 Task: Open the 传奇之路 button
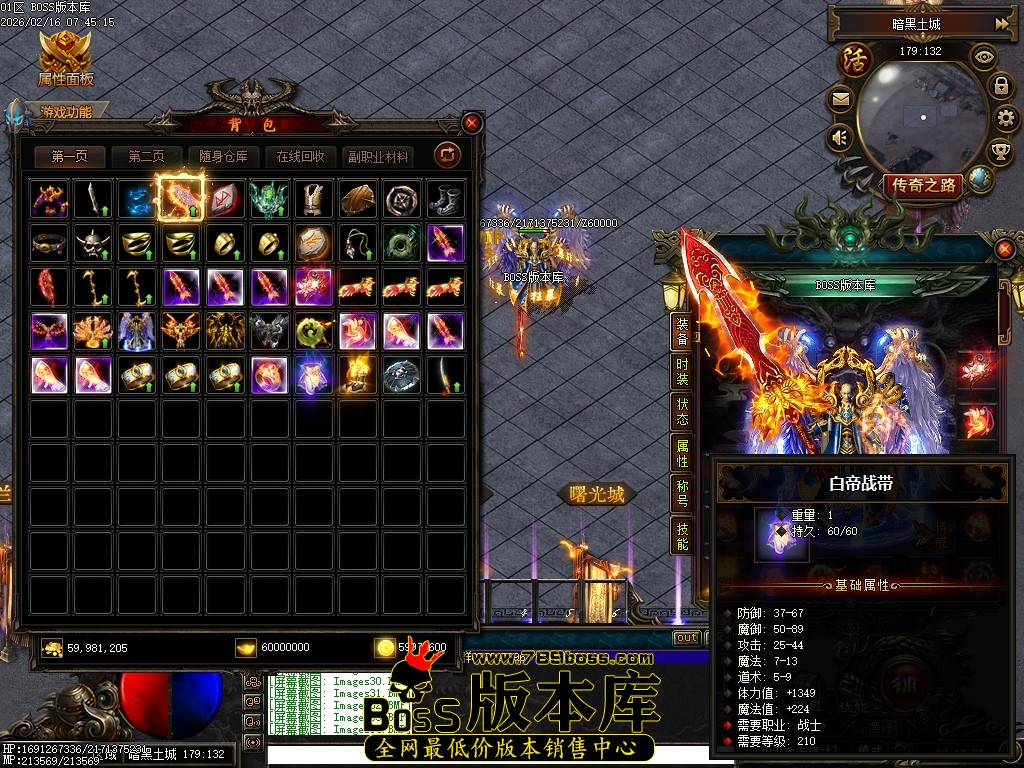pyautogui.click(x=921, y=185)
